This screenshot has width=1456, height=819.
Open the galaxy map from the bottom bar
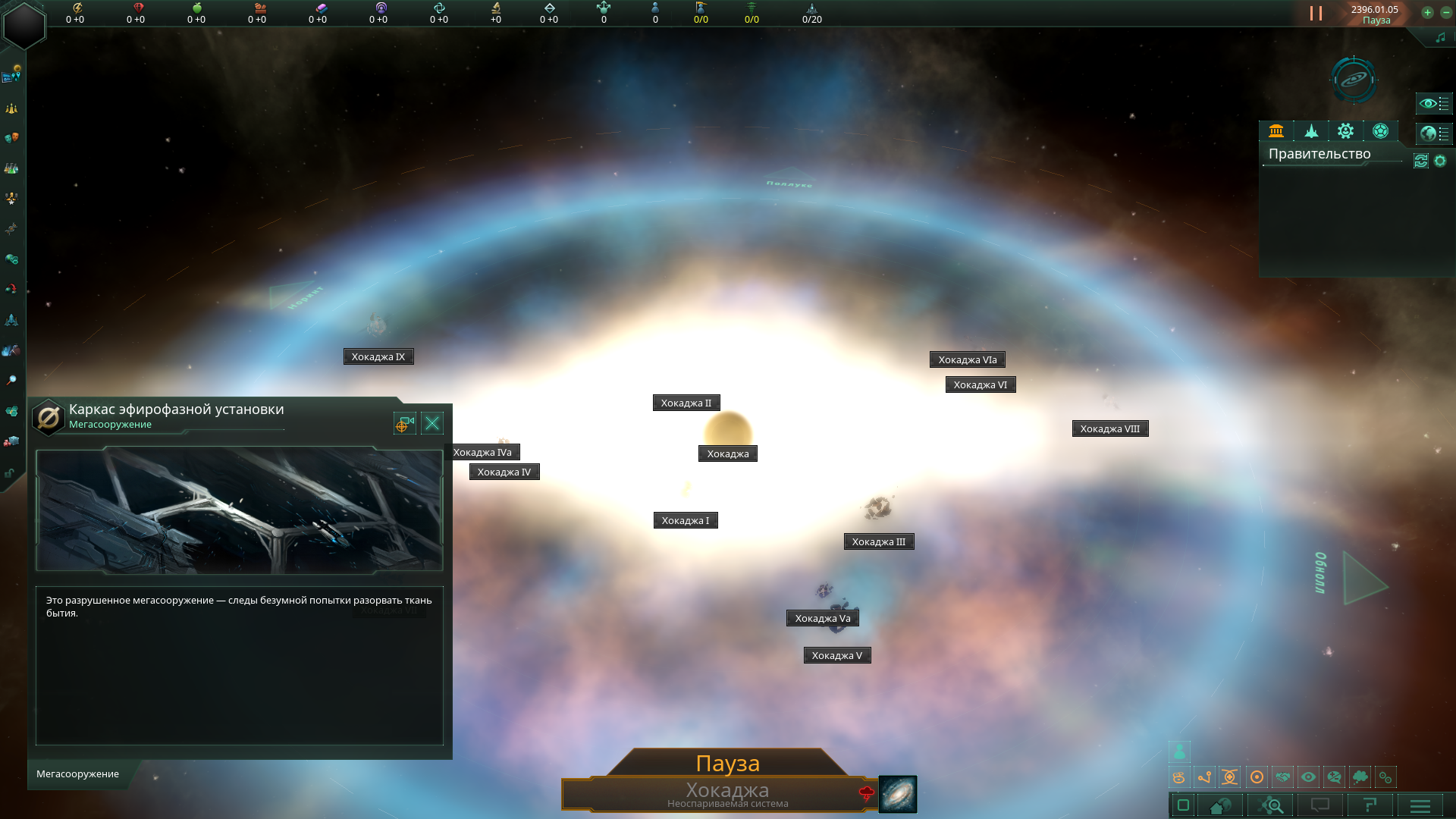[898, 794]
